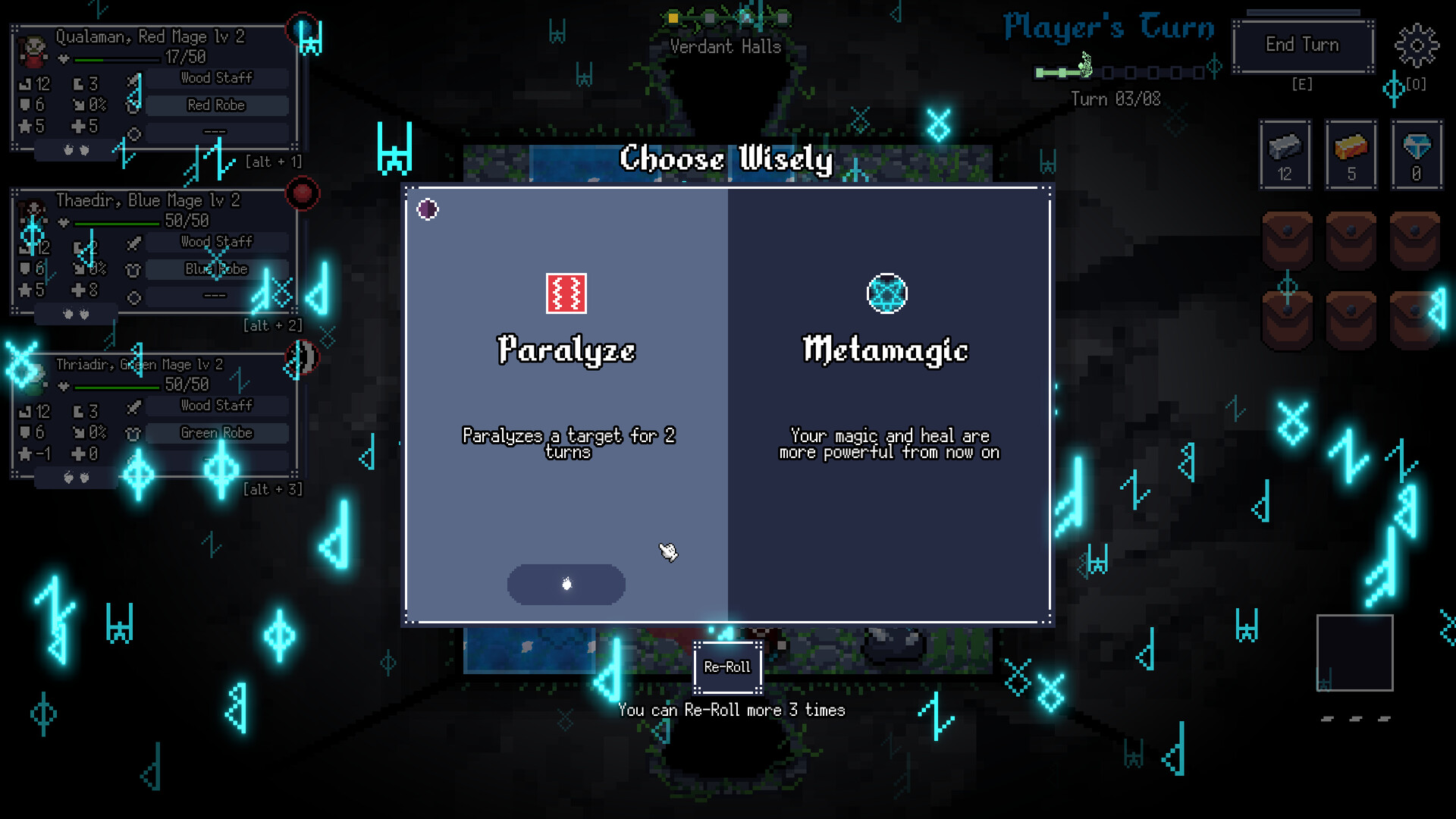Select the Metamagic pentagram icon
The width and height of the screenshot is (1456, 819).
(x=887, y=294)
